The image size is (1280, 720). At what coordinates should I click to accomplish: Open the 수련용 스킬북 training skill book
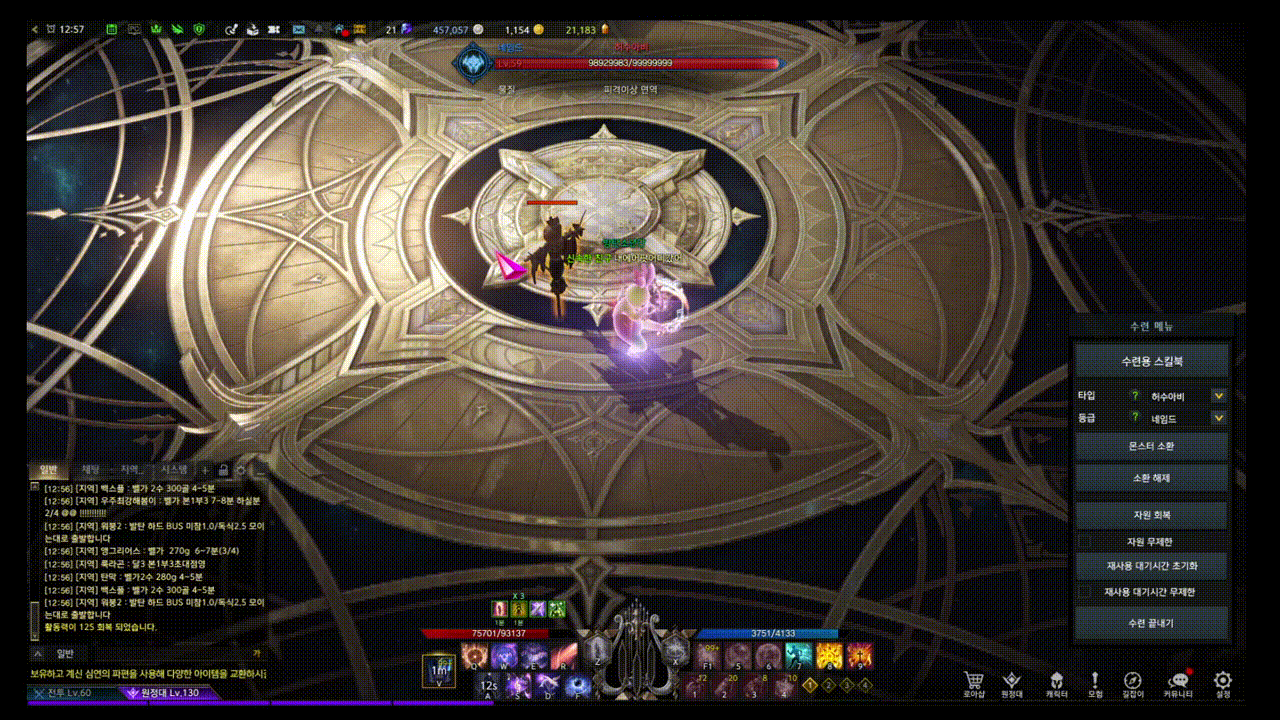(x=1151, y=360)
